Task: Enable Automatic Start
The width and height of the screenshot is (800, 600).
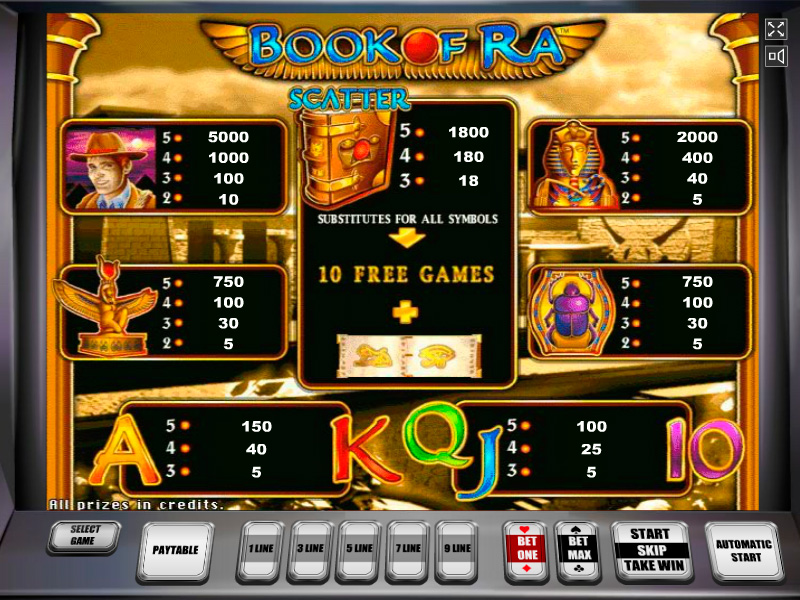Action: pyautogui.click(x=744, y=549)
